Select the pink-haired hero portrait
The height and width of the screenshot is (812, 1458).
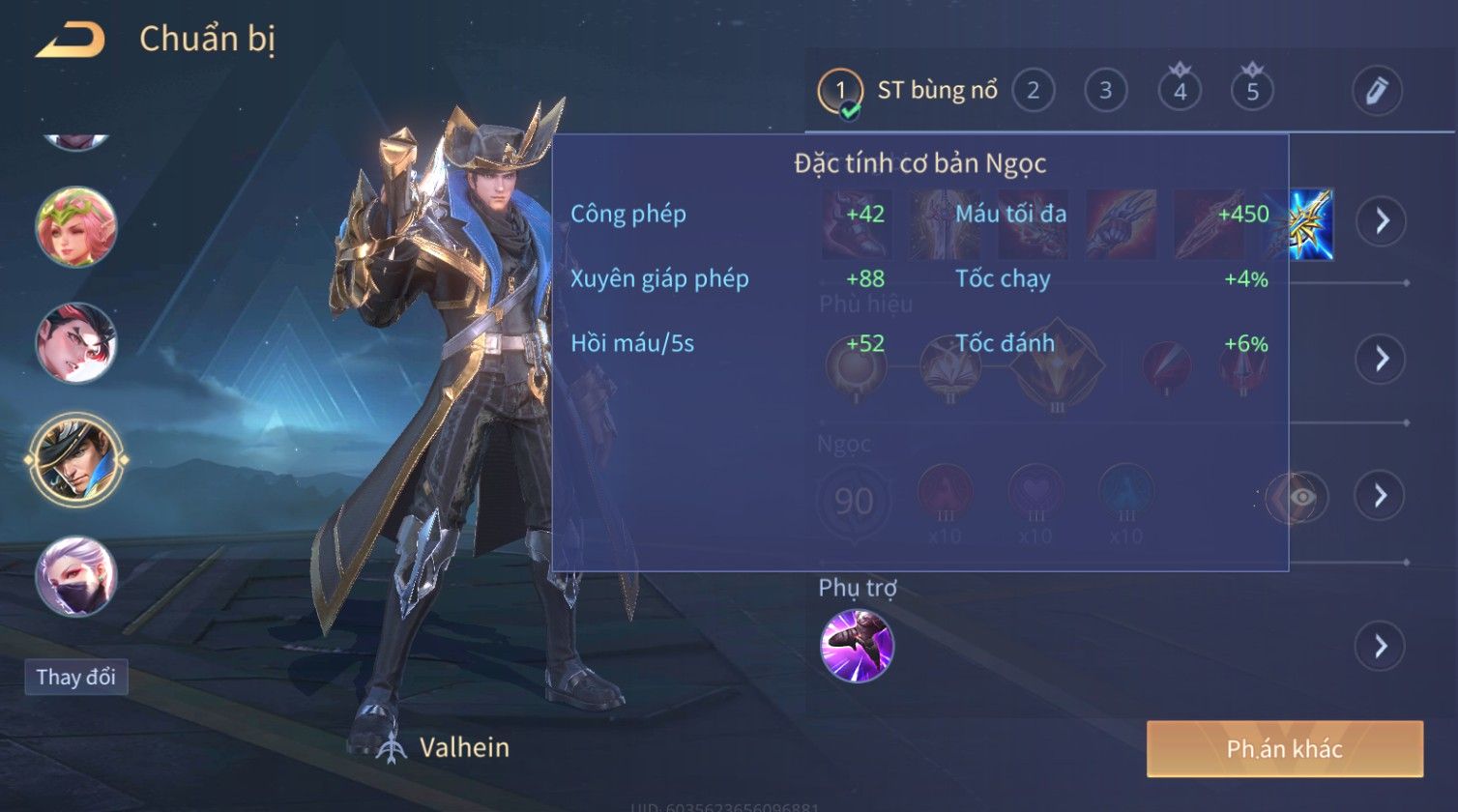[75, 228]
